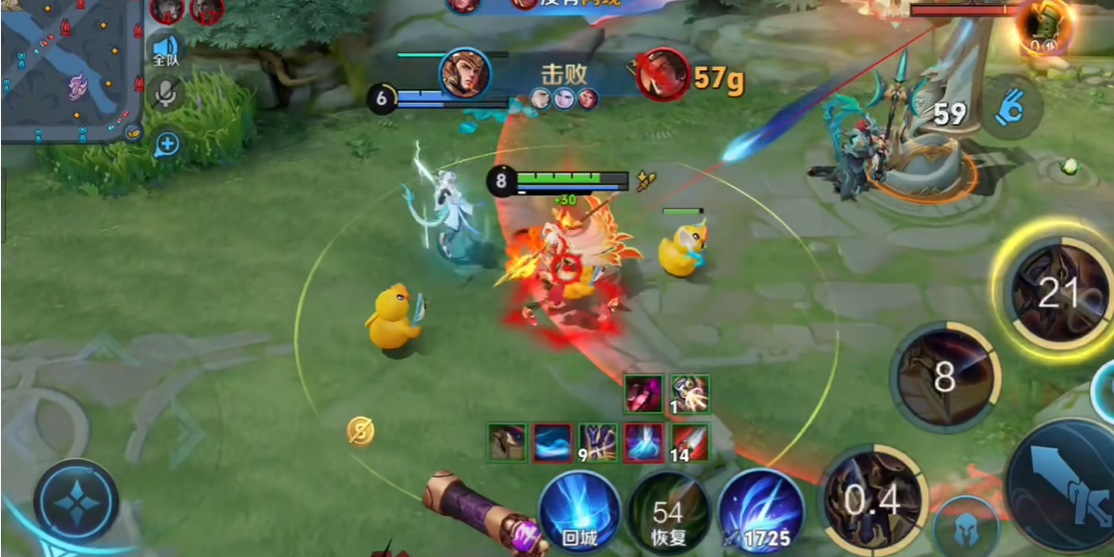Select the equipment item showing count 1
Viewport: 1114px width, 557px height.
tap(690, 394)
